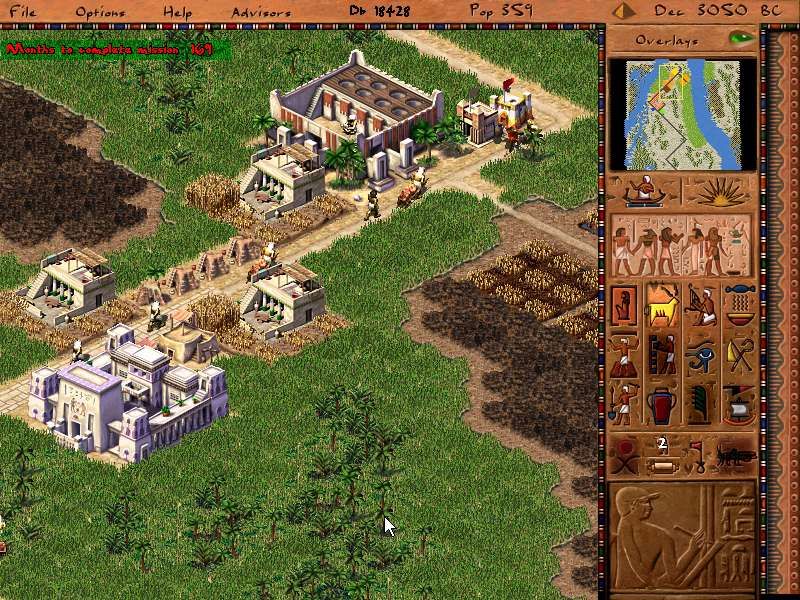Select the harp player build icon
The height and width of the screenshot is (600, 800).
point(700,305)
